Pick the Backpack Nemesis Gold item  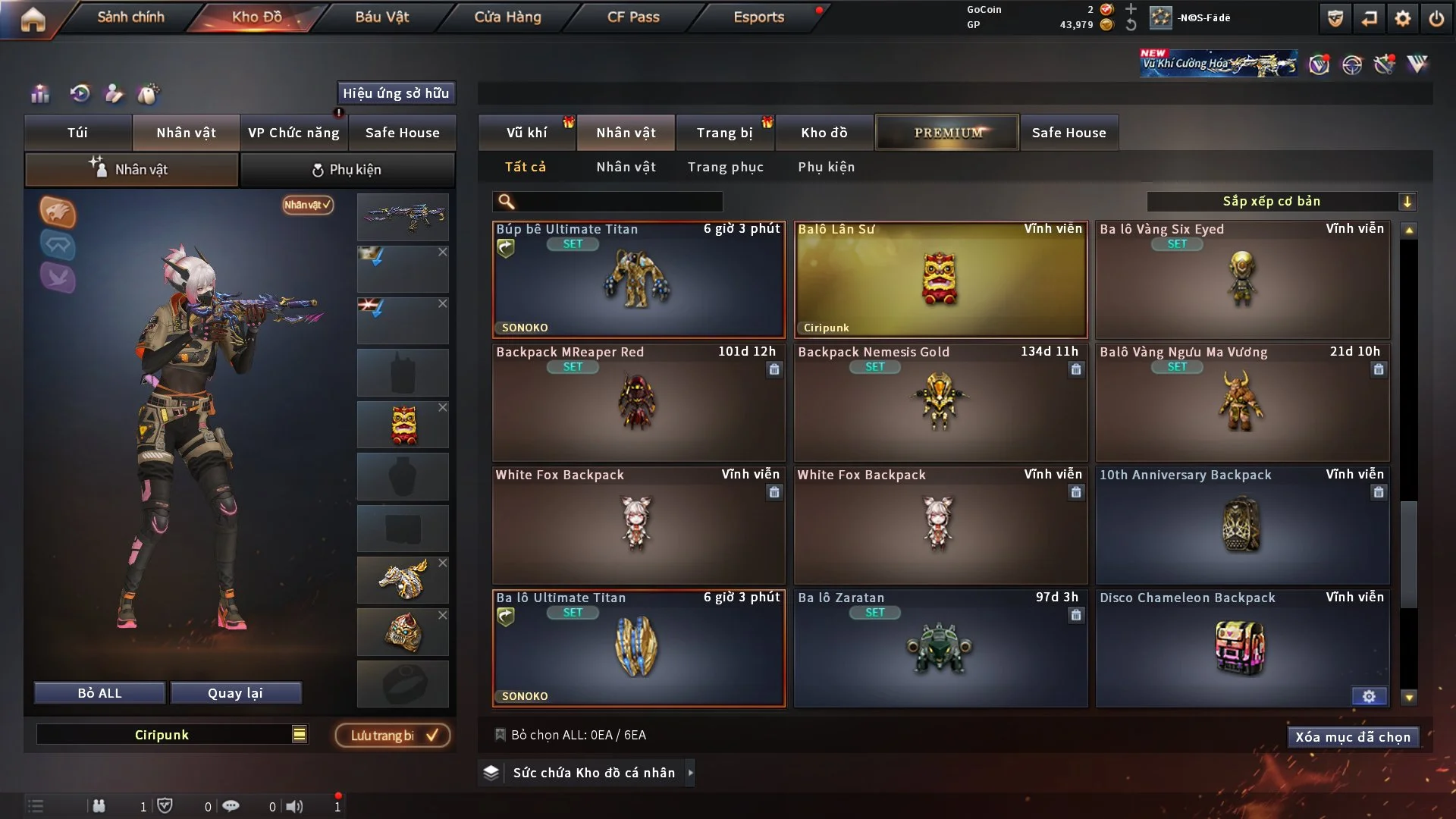[940, 403]
